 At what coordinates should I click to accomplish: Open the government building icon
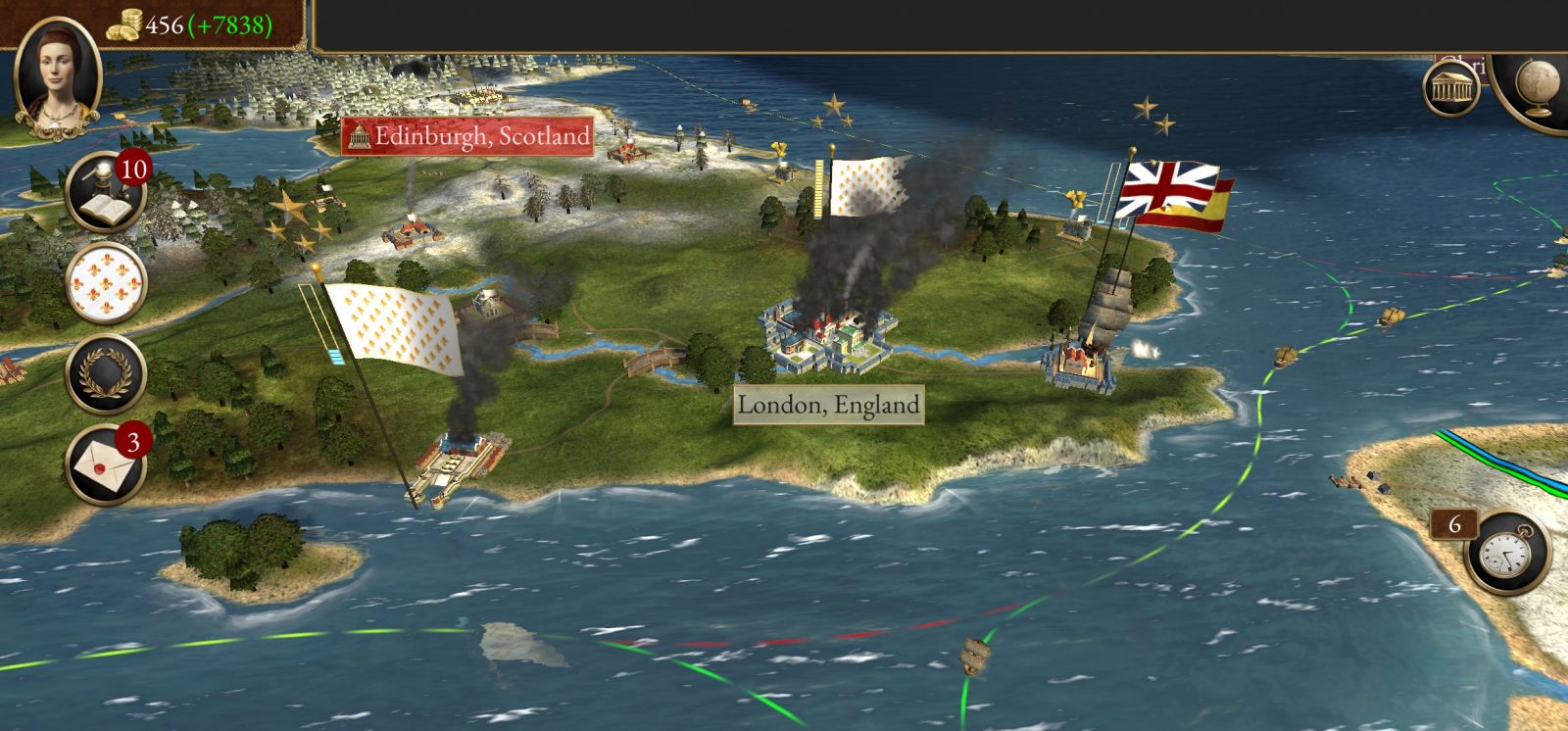[1451, 88]
